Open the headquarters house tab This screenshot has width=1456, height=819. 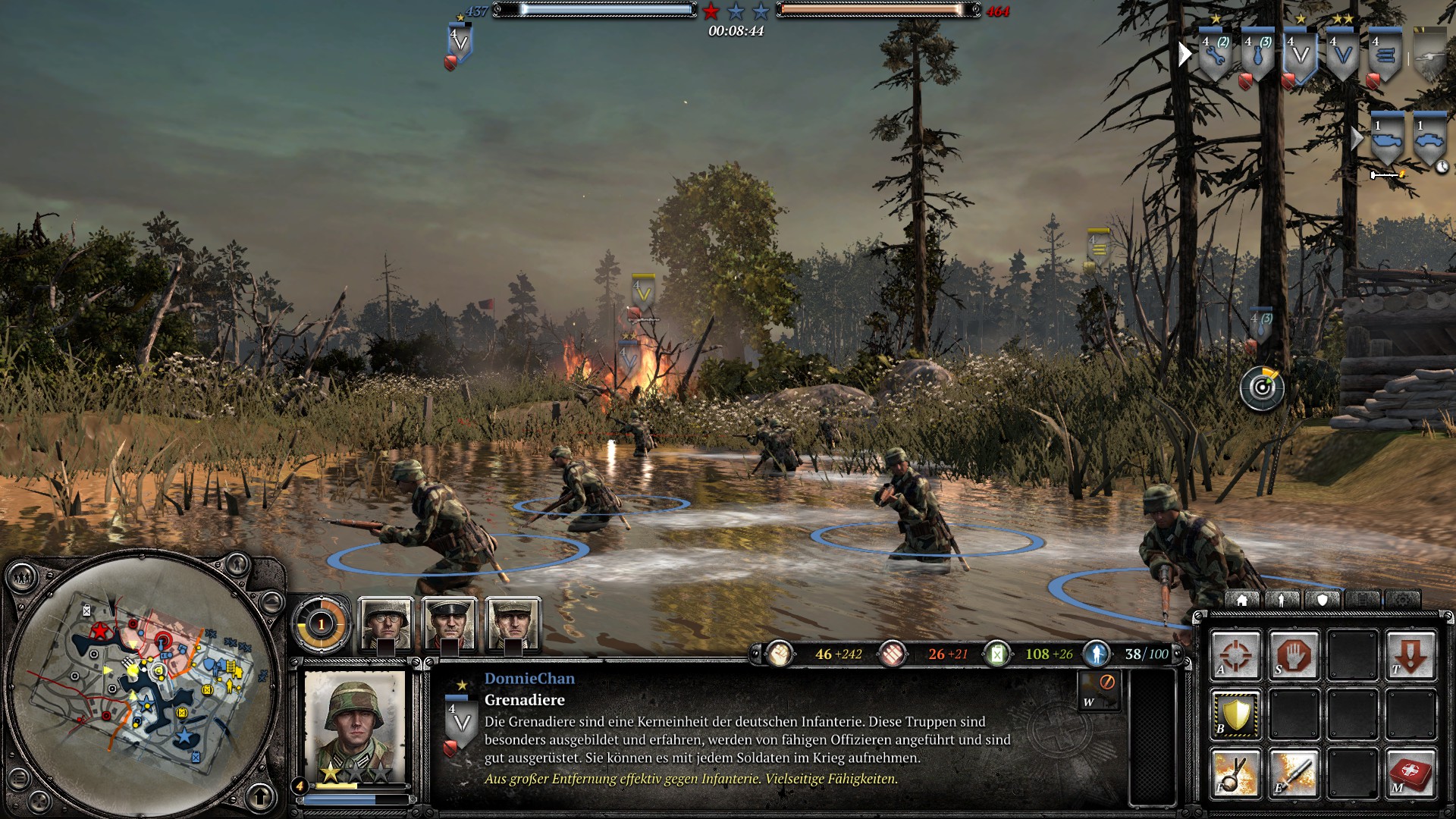tap(1241, 600)
